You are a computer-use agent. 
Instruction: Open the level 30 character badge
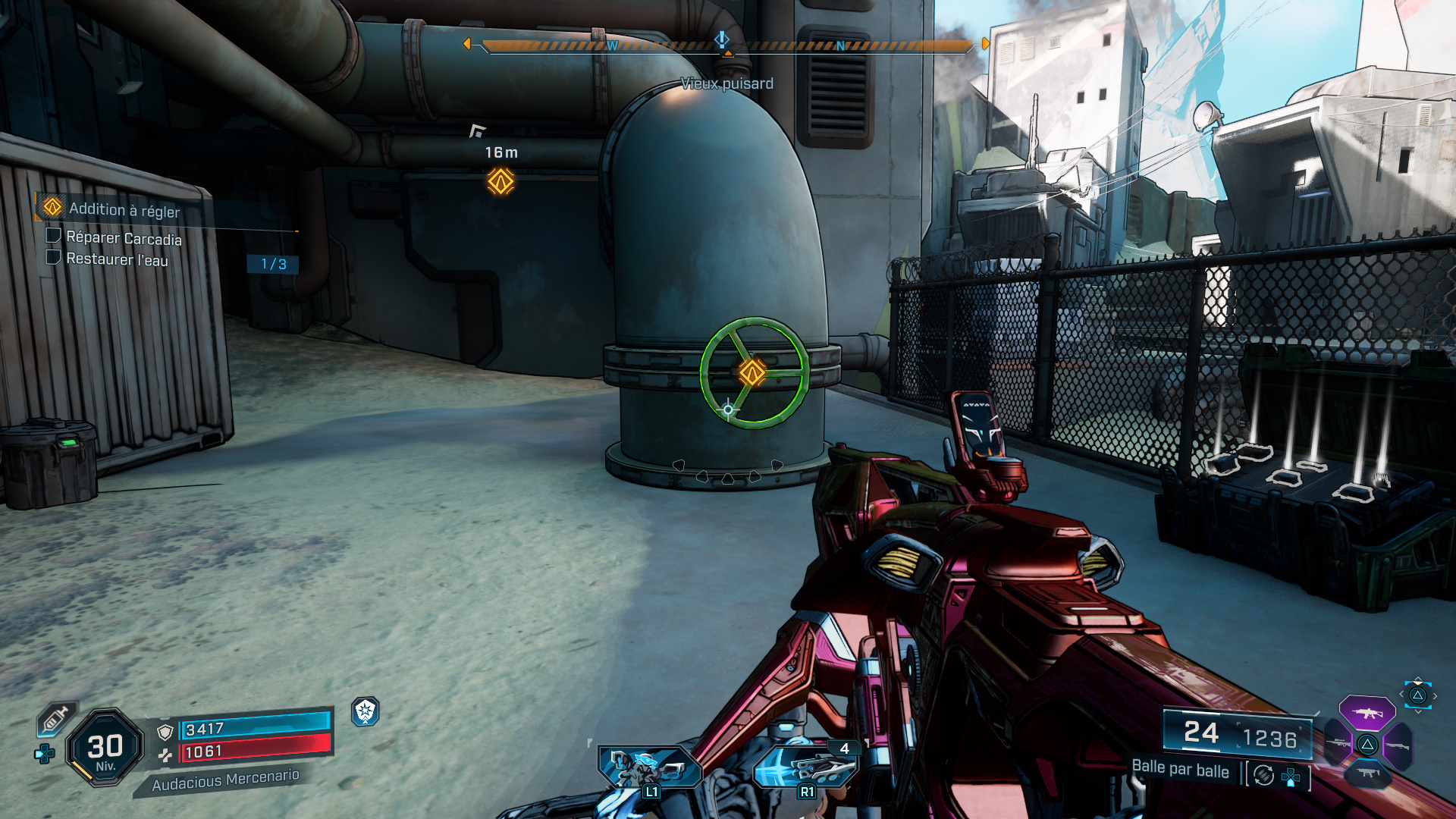105,748
